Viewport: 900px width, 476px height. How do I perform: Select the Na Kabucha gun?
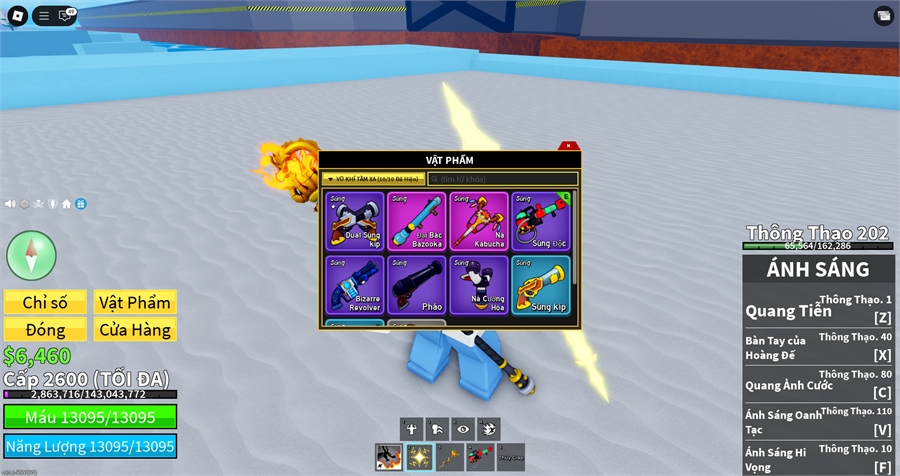pyautogui.click(x=479, y=221)
